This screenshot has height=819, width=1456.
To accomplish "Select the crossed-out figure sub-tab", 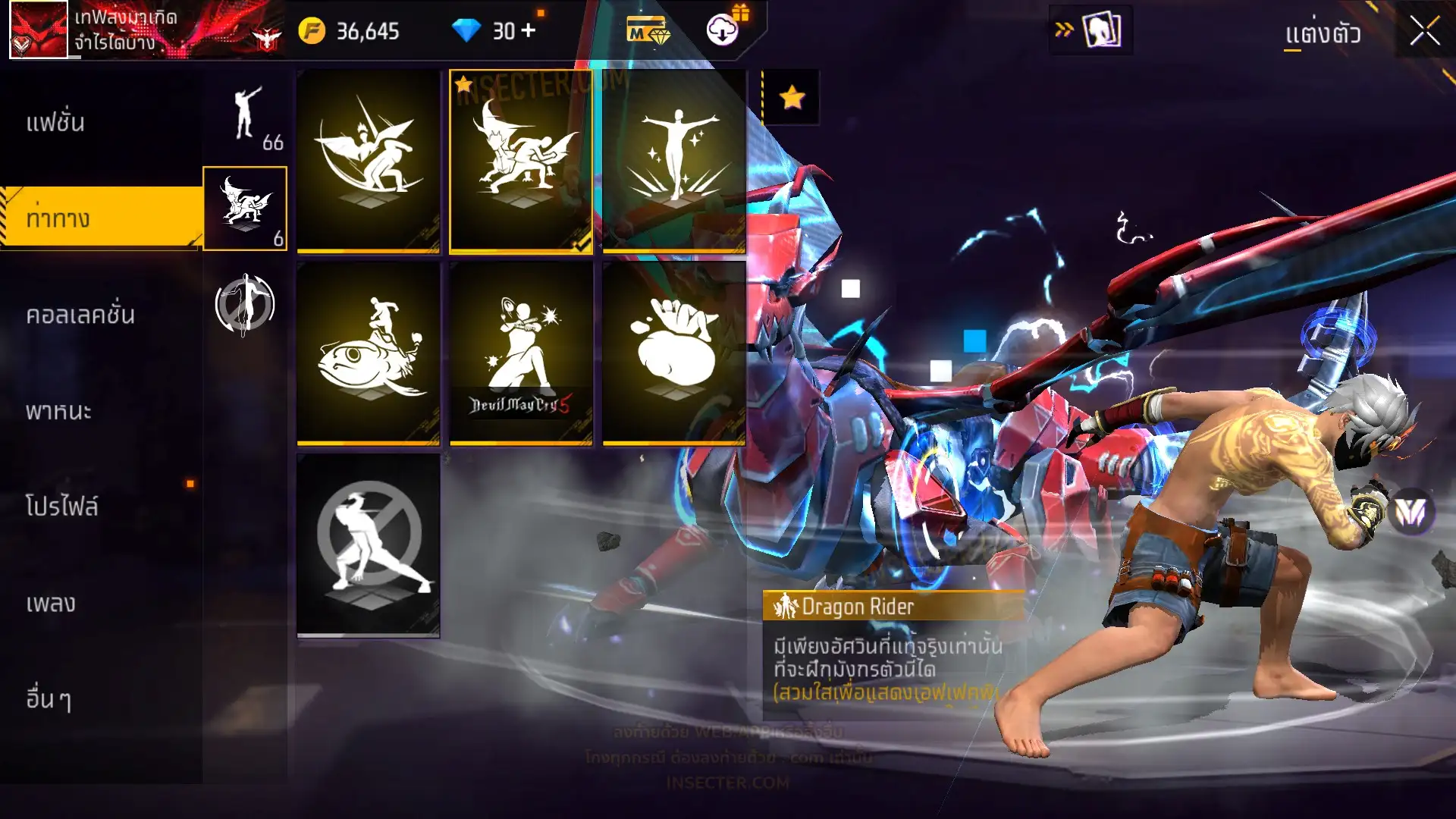I will coord(245,305).
